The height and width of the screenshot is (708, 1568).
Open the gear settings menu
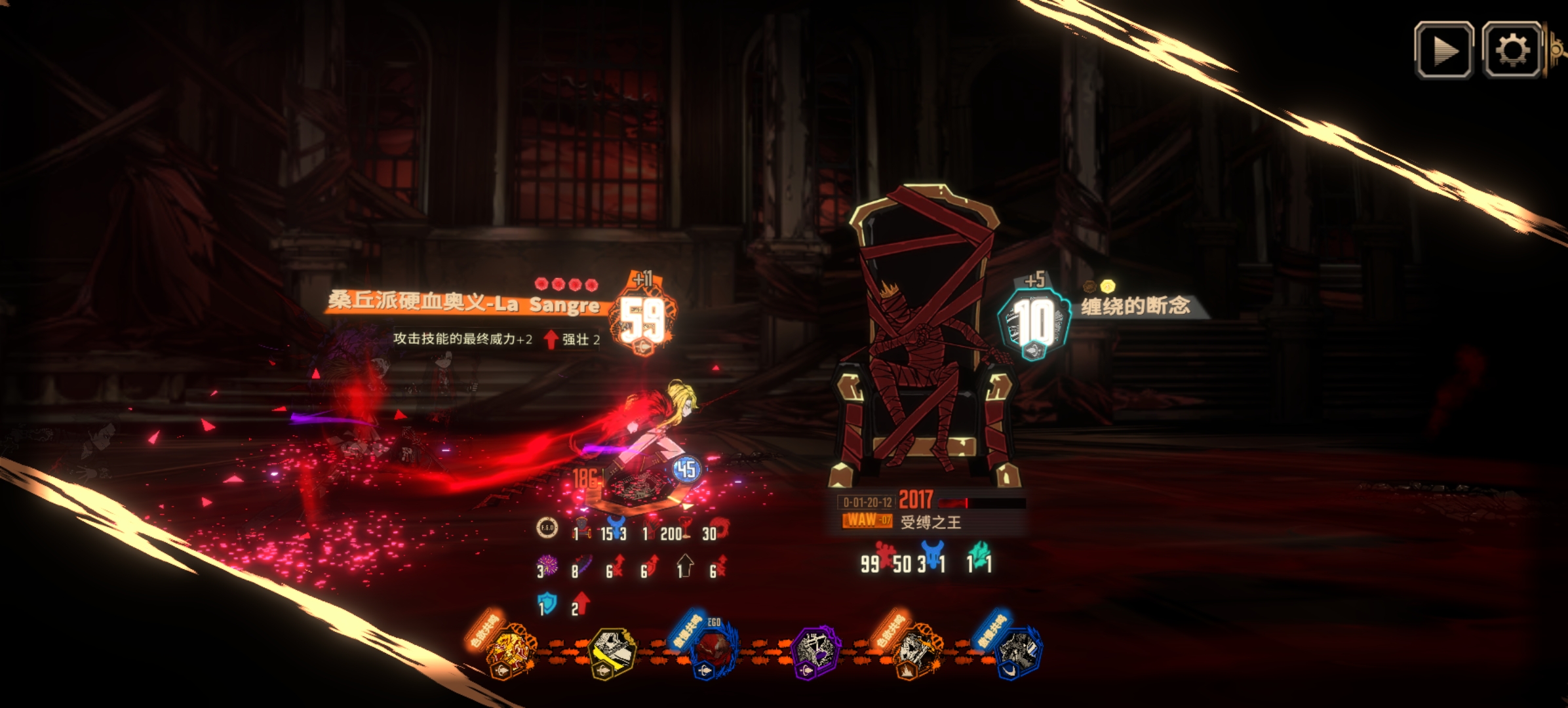click(x=1512, y=50)
